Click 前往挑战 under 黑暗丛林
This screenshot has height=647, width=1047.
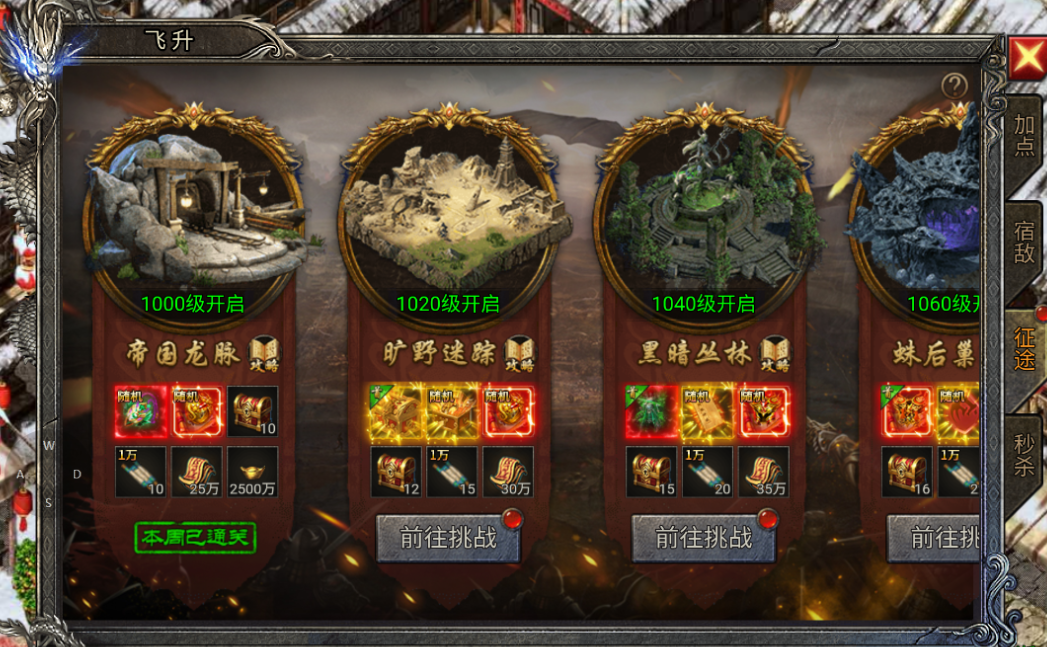[x=704, y=538]
